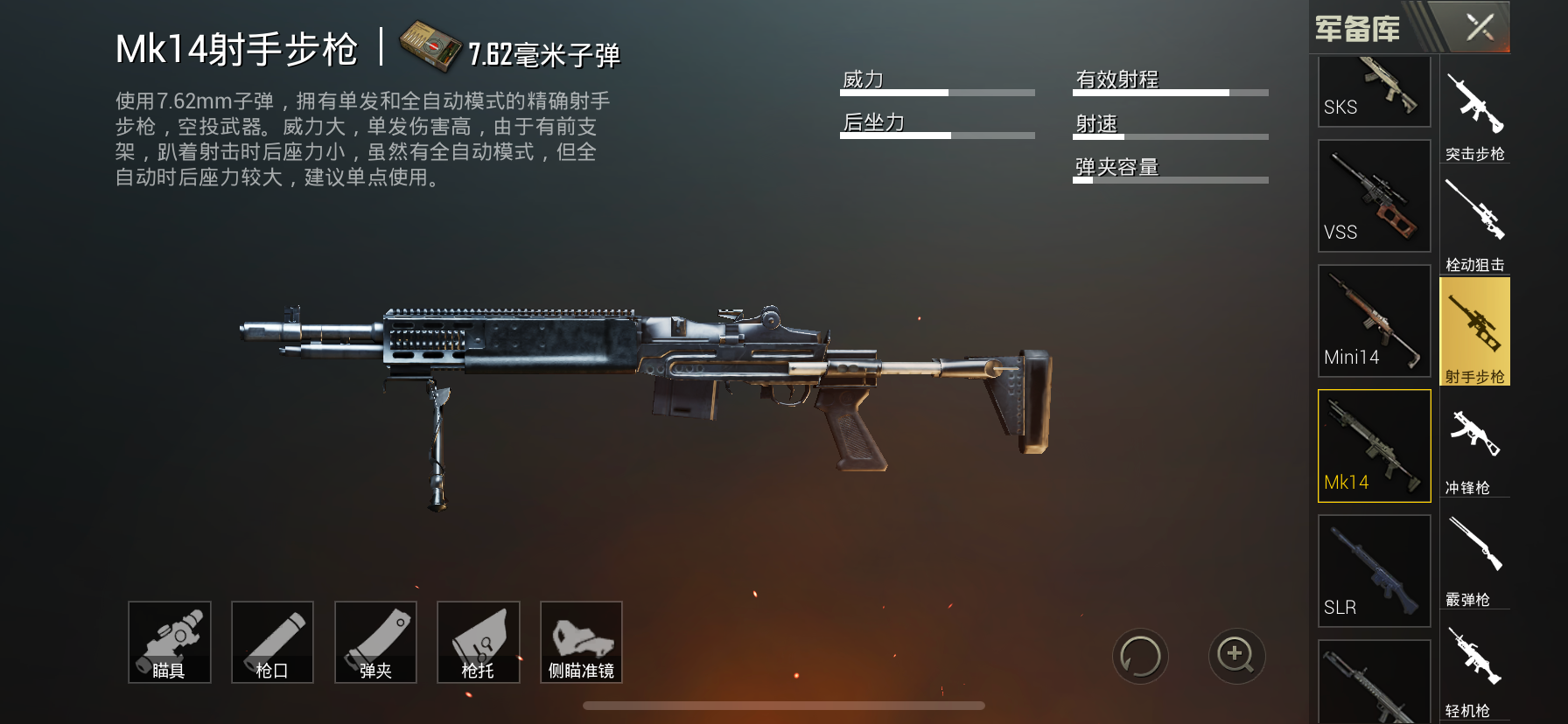Viewport: 1568px width, 724px height.
Task: Choose the SLR rifle thumbnail
Action: click(x=1374, y=571)
